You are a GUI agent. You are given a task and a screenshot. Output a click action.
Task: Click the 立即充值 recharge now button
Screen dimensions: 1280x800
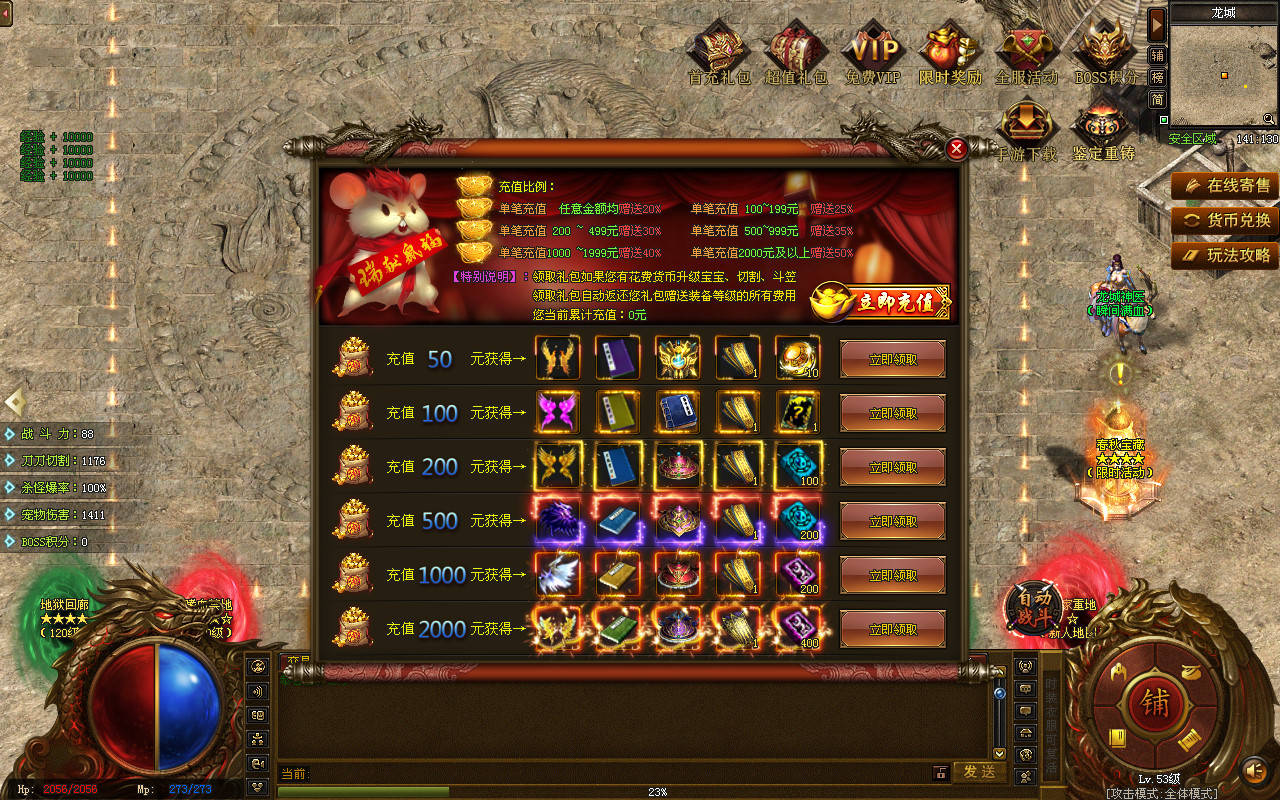(x=880, y=302)
